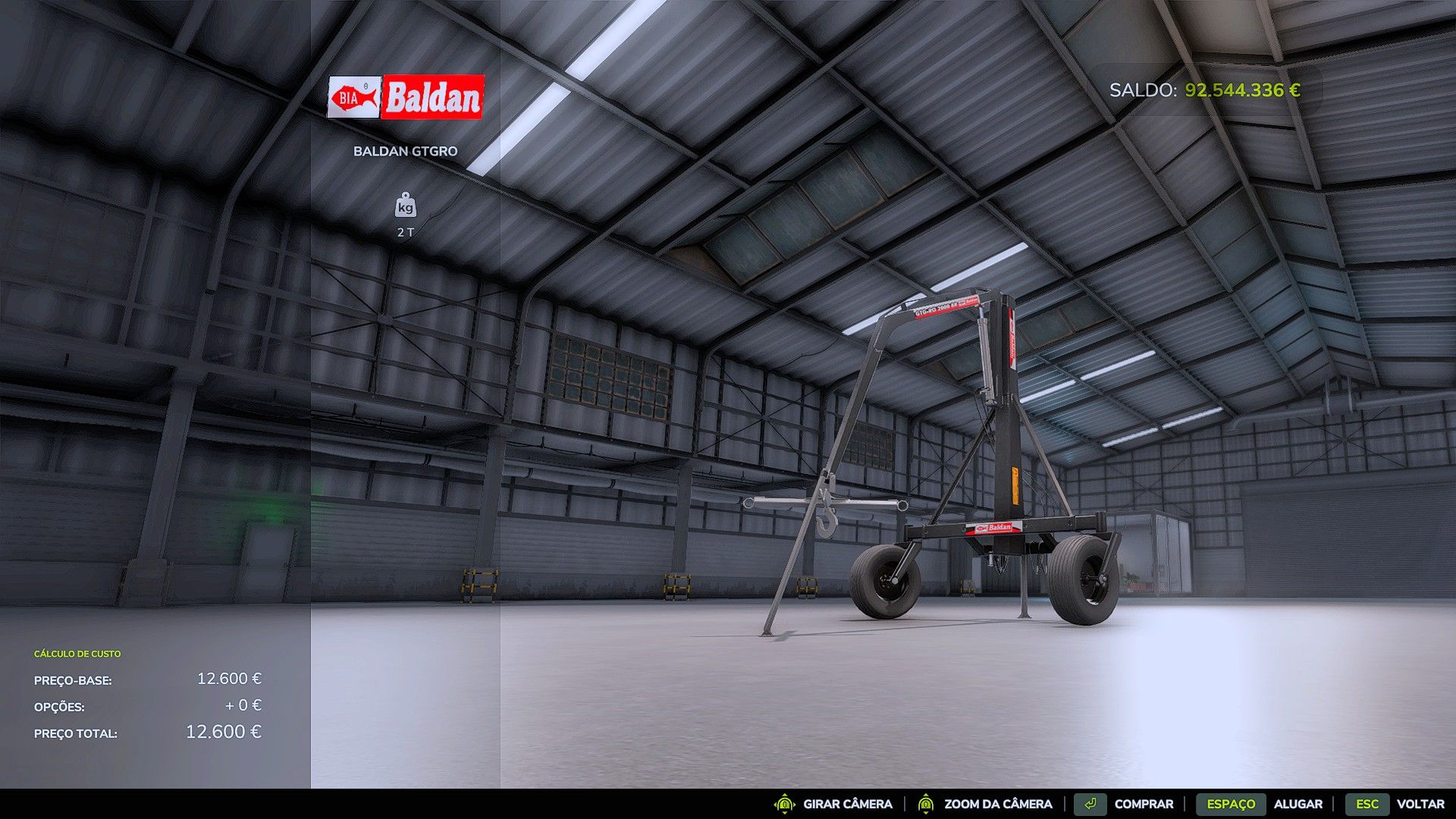Image resolution: width=1456 pixels, height=819 pixels.
Task: Go back using the Voltar button
Action: click(1420, 804)
